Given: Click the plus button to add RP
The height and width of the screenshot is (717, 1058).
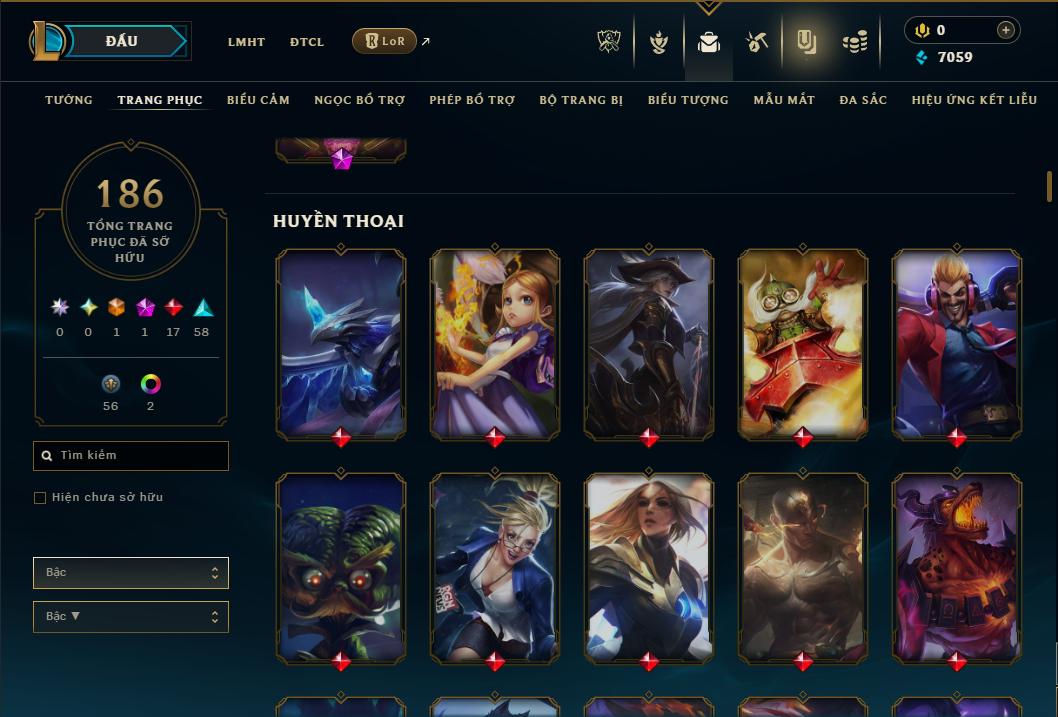Looking at the screenshot, I should [1005, 30].
